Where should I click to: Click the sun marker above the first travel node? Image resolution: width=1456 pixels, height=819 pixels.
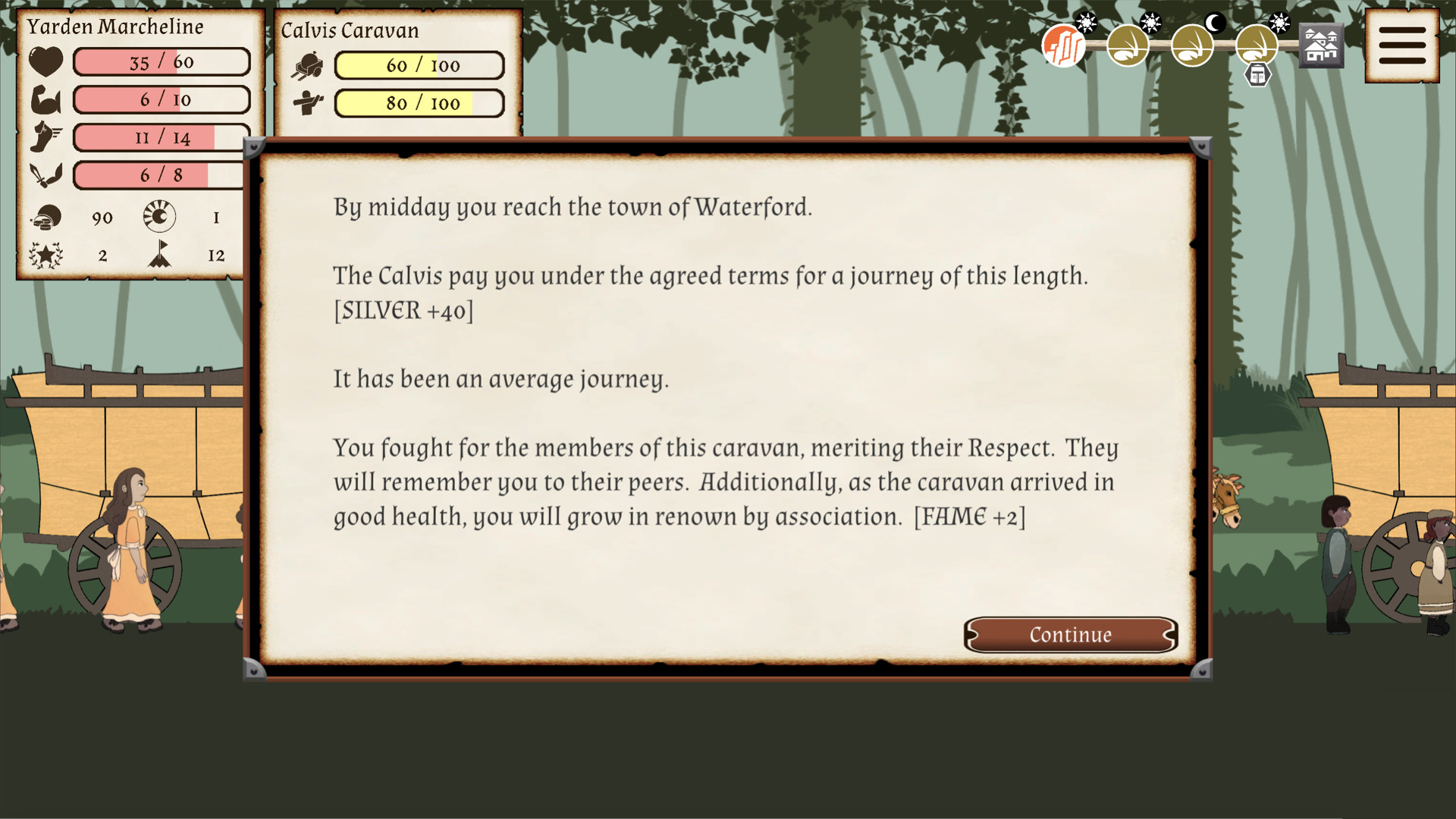tap(1087, 23)
